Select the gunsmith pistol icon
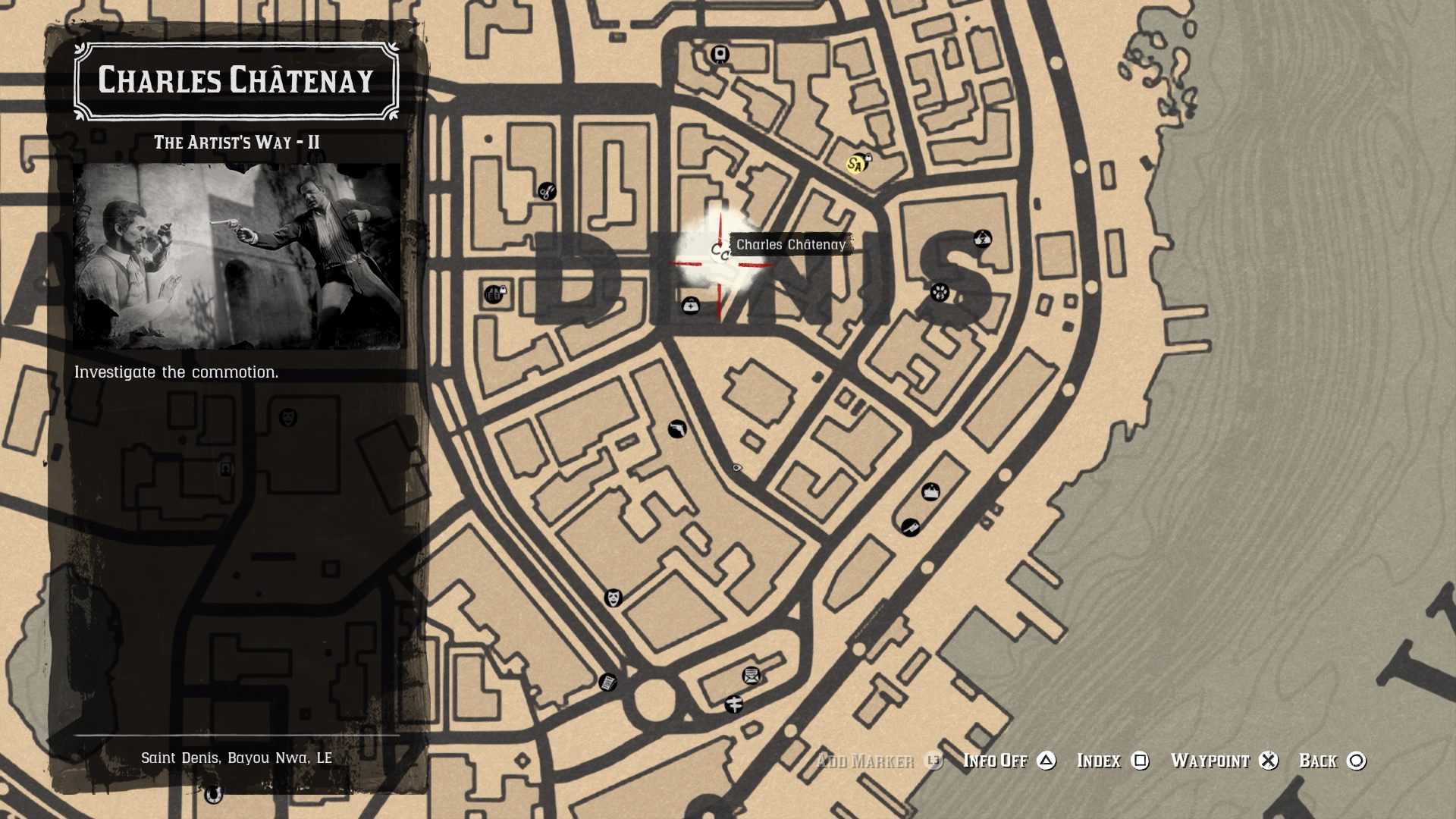The width and height of the screenshot is (1456, 819). pyautogui.click(x=679, y=429)
